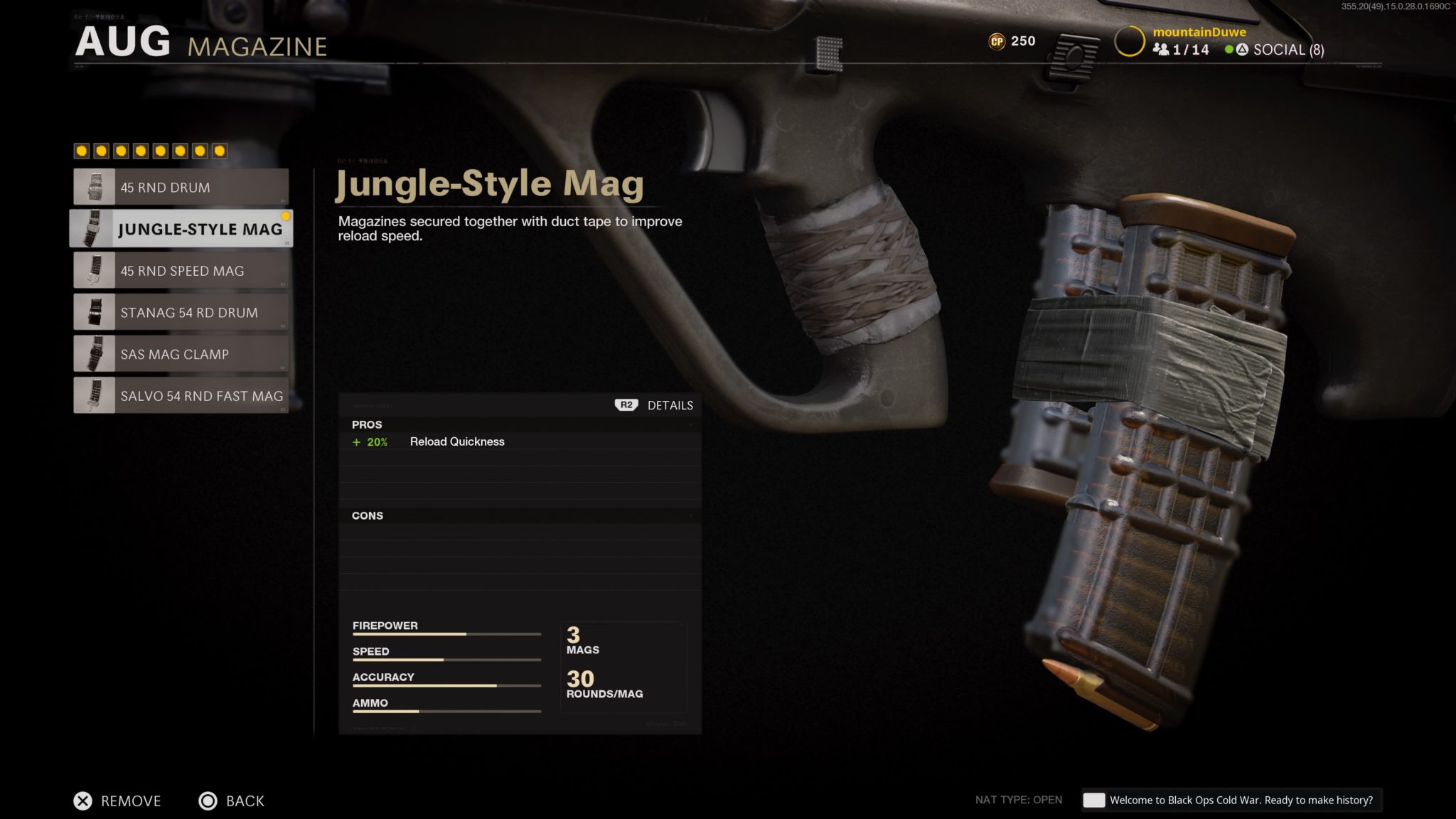Click the Salvo 54 Rnd Fast Mag thumbnail
This screenshot has width=1456, height=819.
pyautogui.click(x=96, y=396)
